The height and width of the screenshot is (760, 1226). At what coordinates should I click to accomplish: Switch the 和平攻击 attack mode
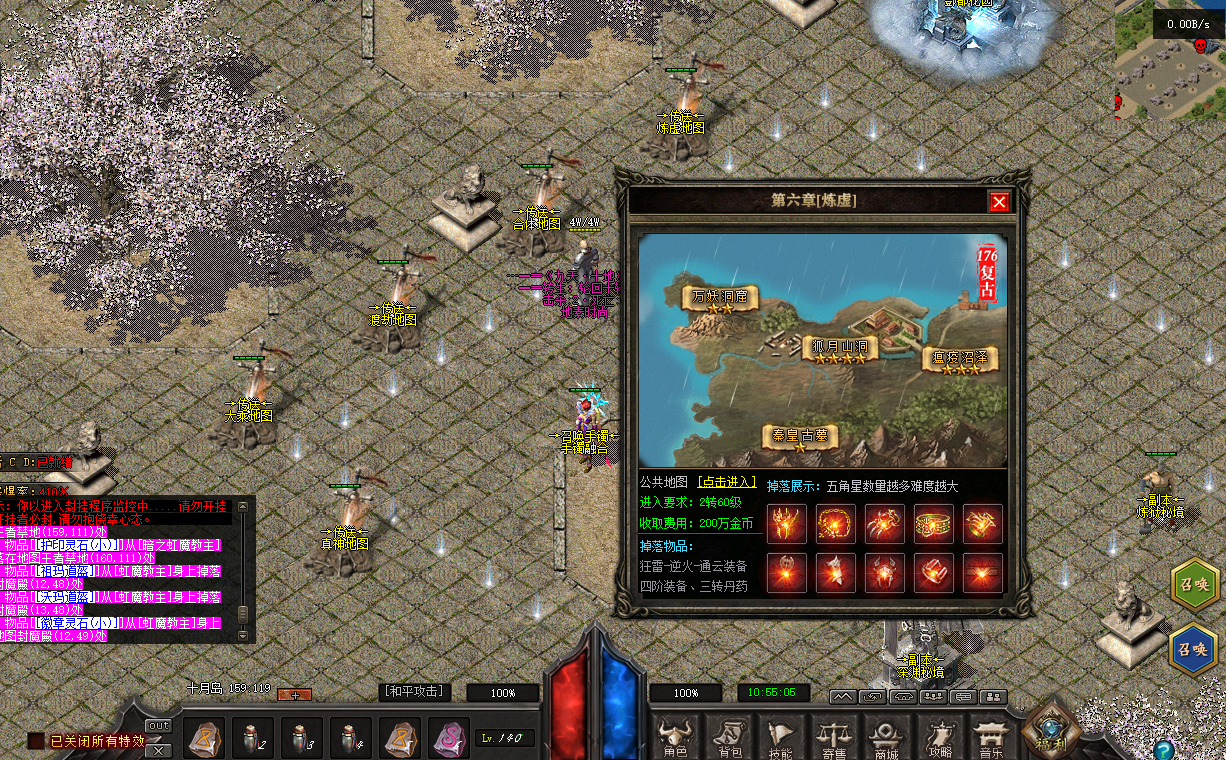click(416, 692)
